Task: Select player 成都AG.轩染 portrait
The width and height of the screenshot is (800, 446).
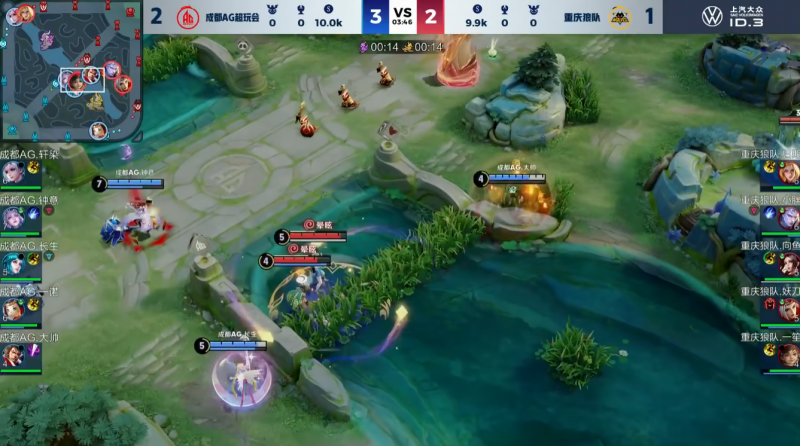Action: (x=13, y=172)
